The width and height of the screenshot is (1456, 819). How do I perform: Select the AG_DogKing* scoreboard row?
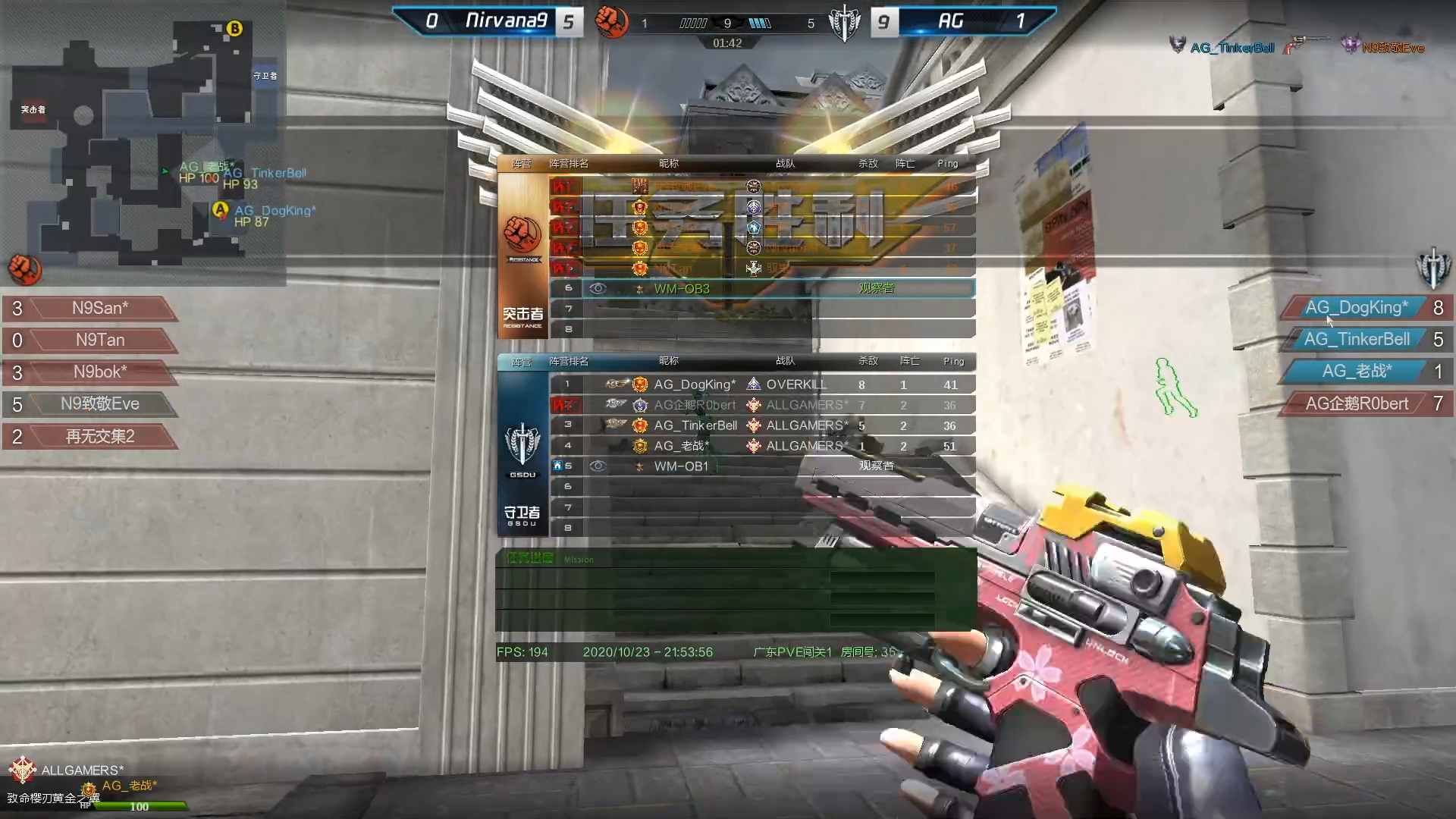click(762, 384)
